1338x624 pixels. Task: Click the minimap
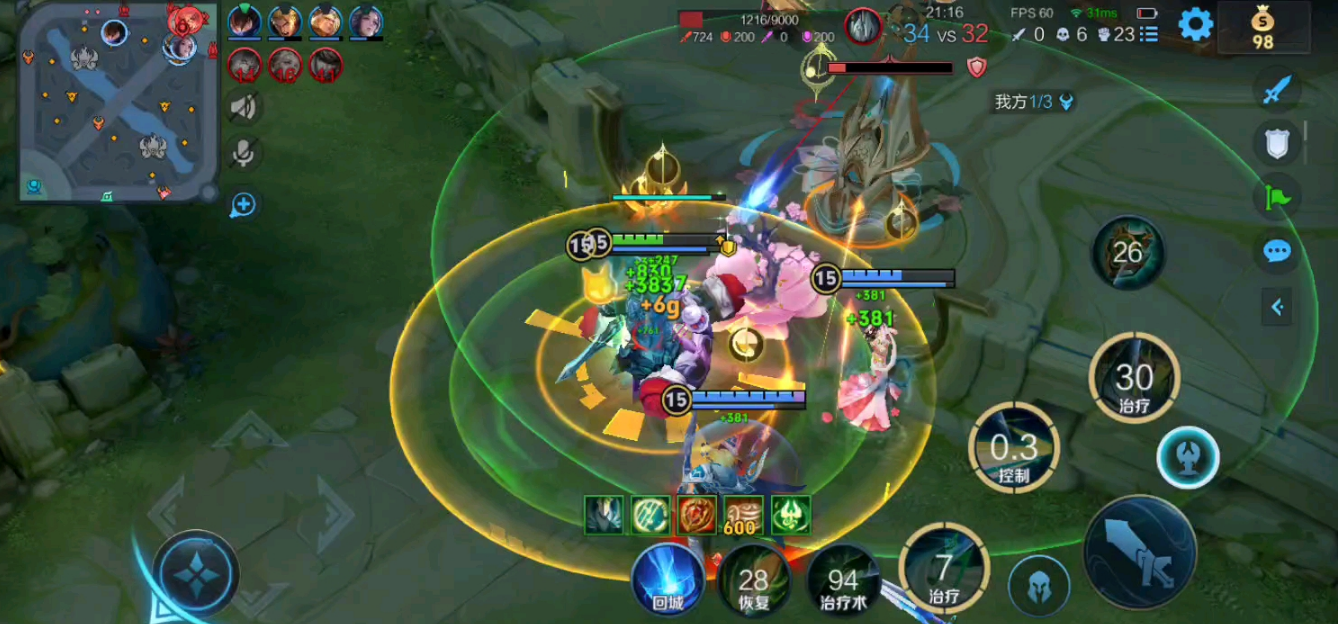point(118,102)
